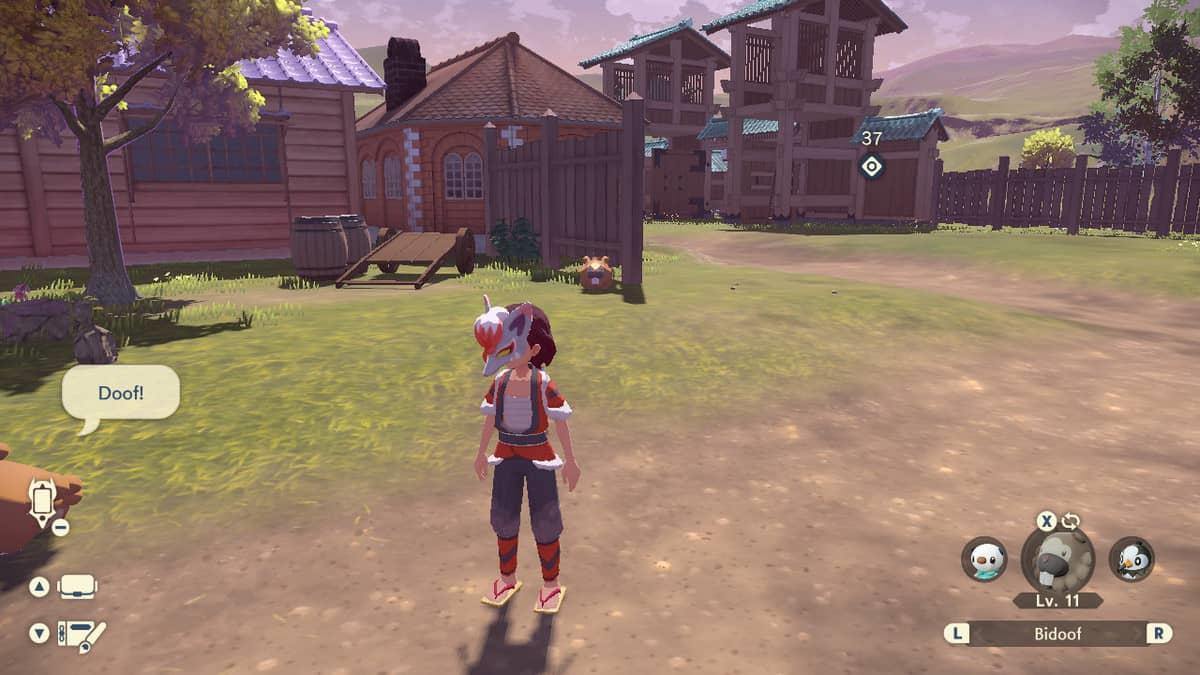Select the Bidoof portrait in the center
Viewport: 1200px width, 675px height.
click(x=1058, y=561)
